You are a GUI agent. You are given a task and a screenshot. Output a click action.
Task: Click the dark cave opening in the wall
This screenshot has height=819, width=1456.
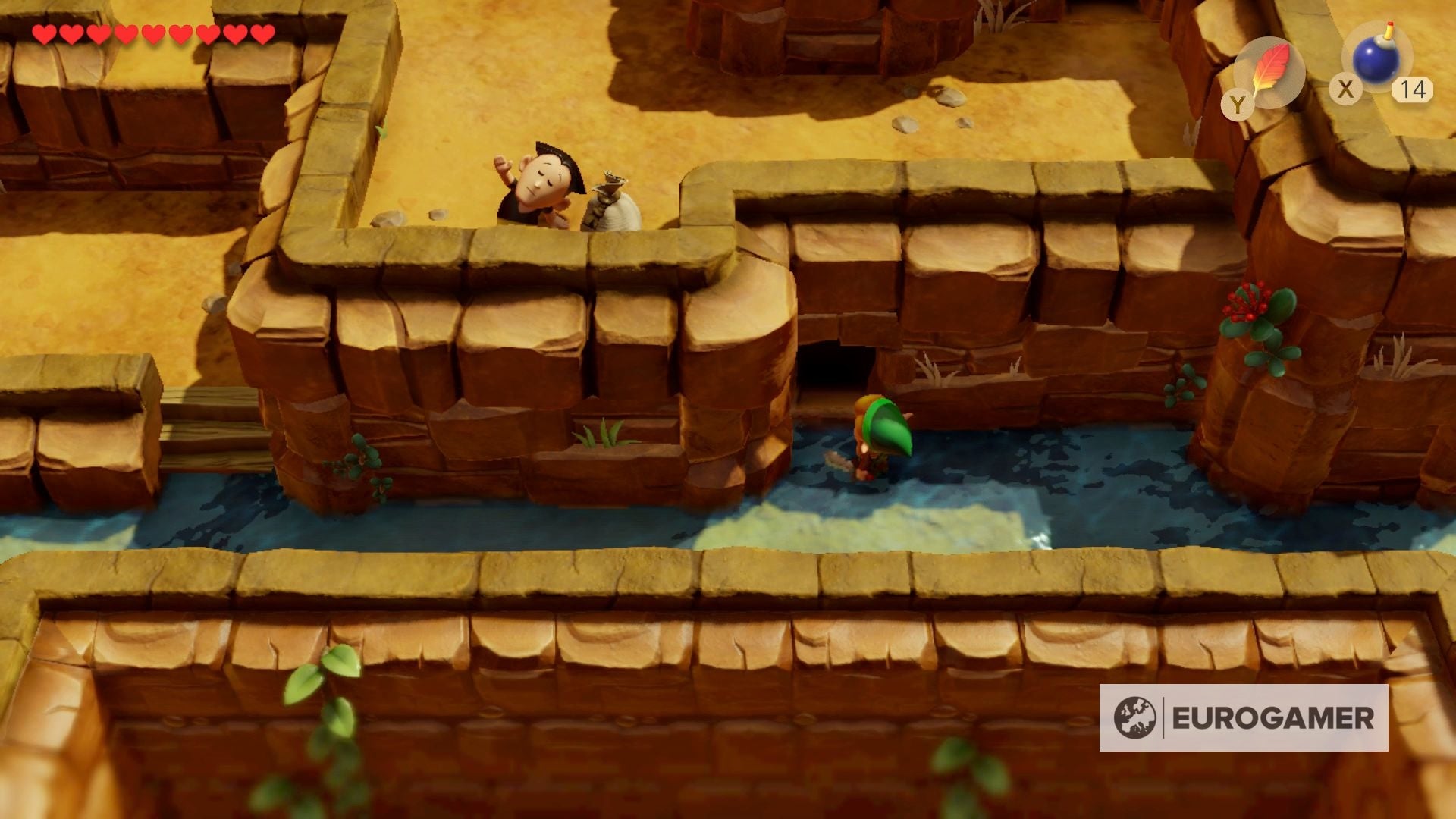pos(834,364)
